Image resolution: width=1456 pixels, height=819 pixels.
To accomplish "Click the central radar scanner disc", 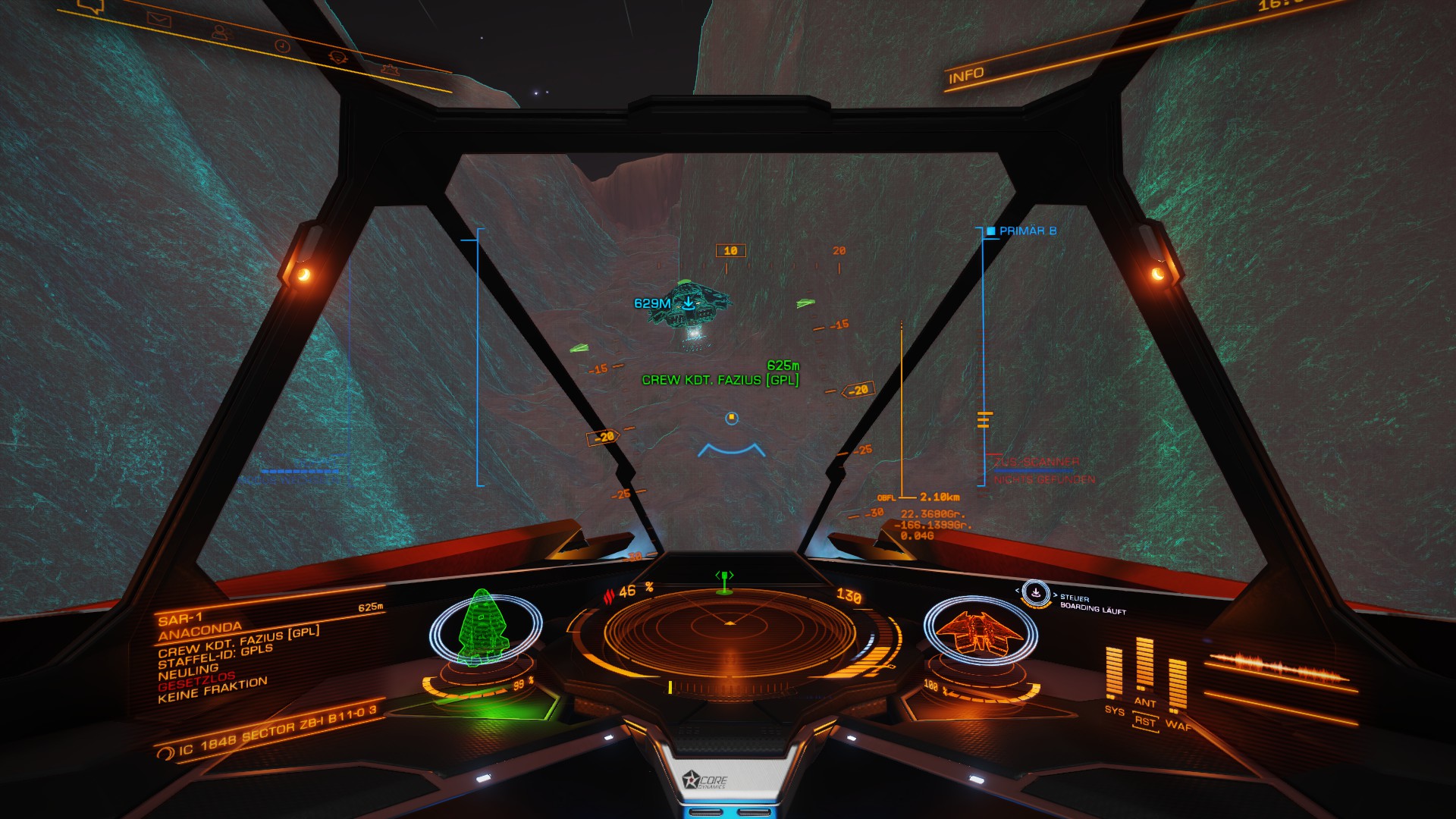I will click(730, 633).
